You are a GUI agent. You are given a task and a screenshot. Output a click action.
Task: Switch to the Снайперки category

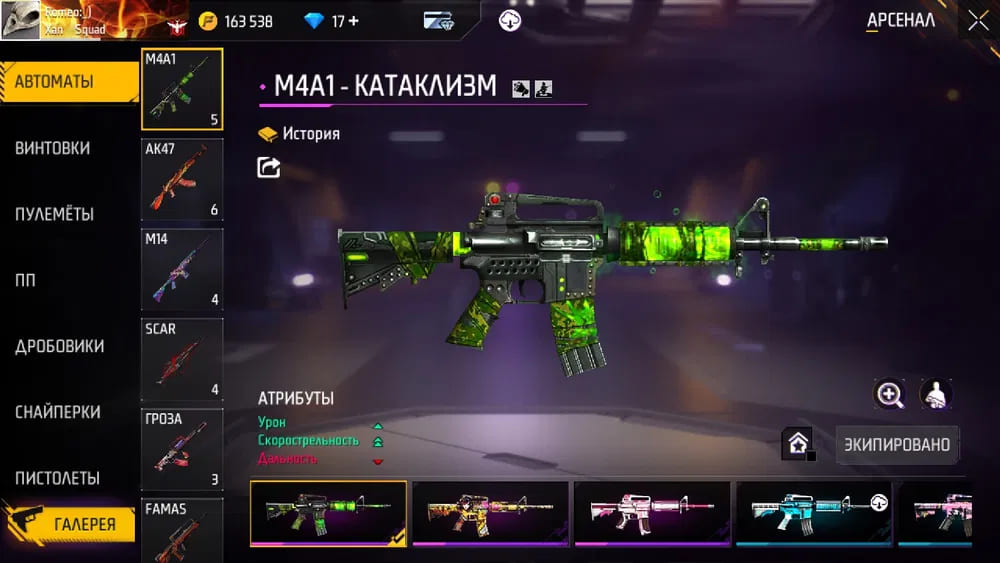coord(58,412)
